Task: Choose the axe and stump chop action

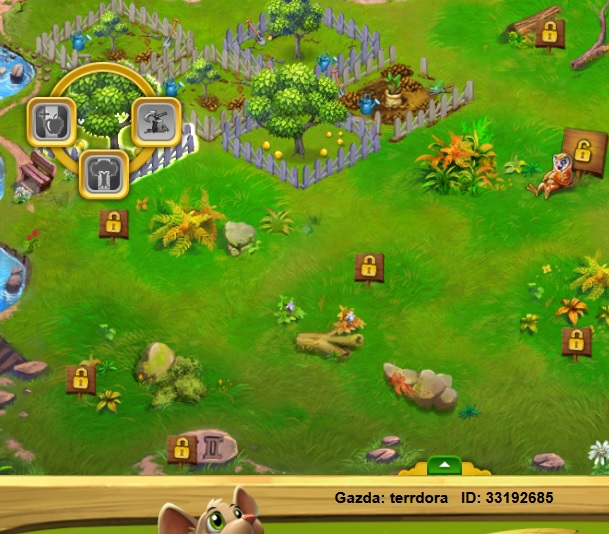Action: [x=155, y=120]
